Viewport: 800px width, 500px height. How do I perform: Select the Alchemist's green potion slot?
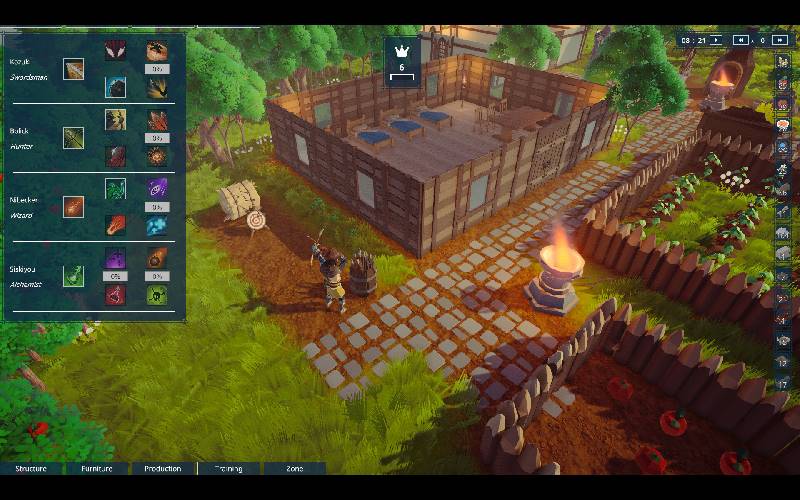[x=73, y=275]
